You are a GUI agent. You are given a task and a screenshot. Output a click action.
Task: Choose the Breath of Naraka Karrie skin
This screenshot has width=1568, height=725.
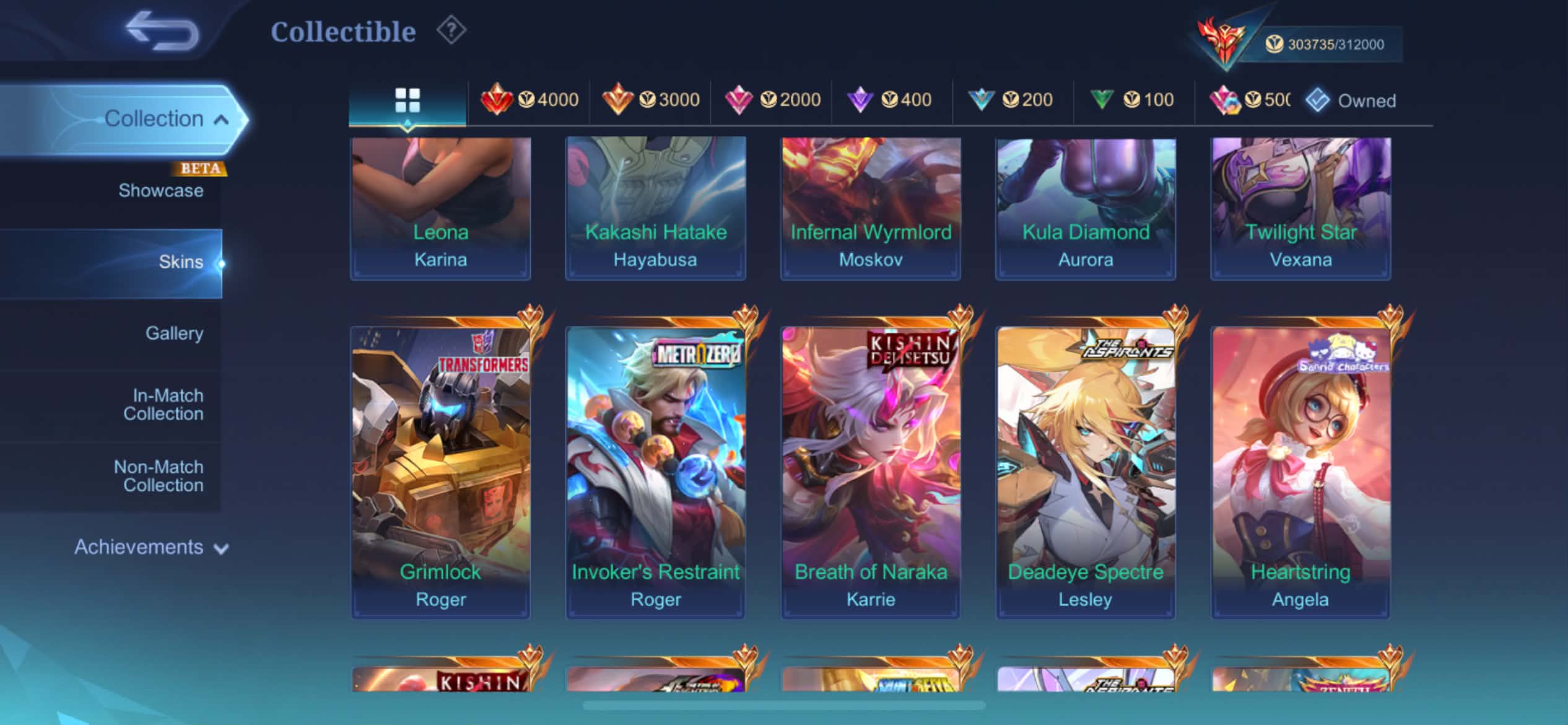click(871, 472)
